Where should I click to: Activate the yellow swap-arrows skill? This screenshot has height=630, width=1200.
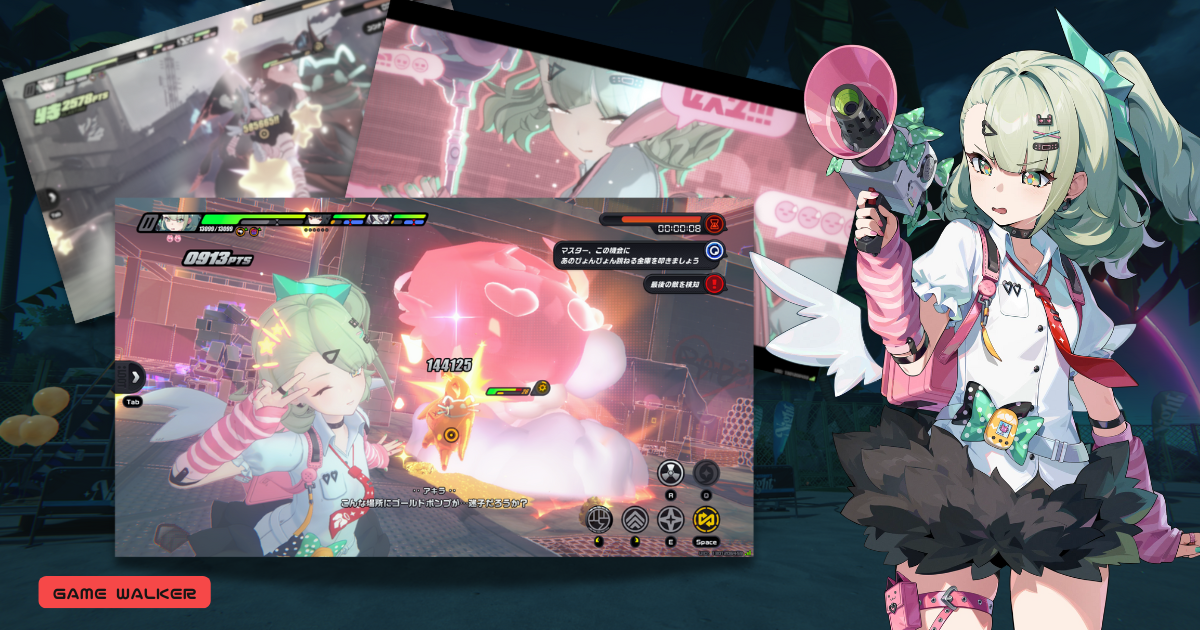coord(706,520)
